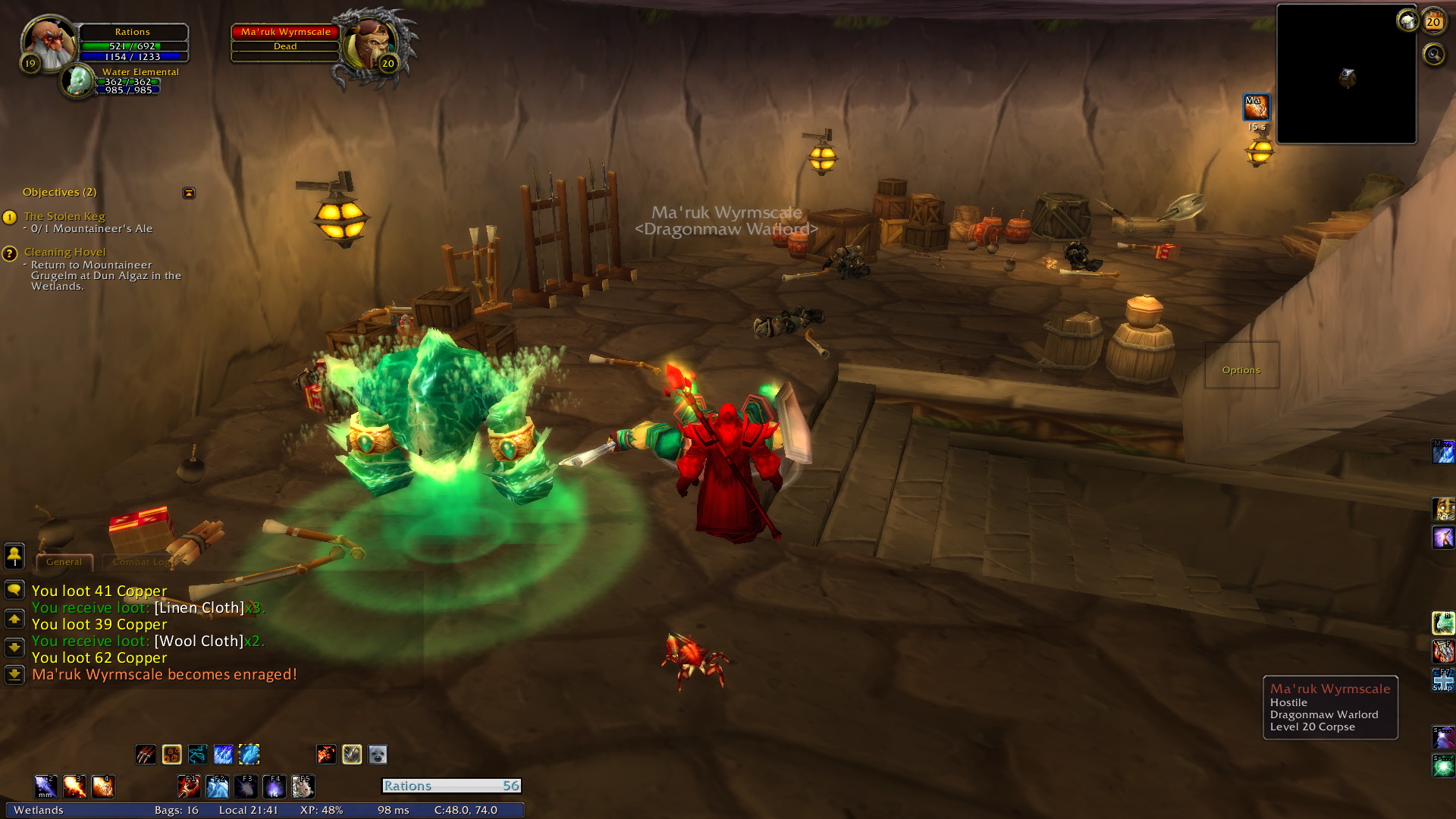The height and width of the screenshot is (819, 1456).
Task: Activate the red claw pet attack
Action: tap(146, 755)
